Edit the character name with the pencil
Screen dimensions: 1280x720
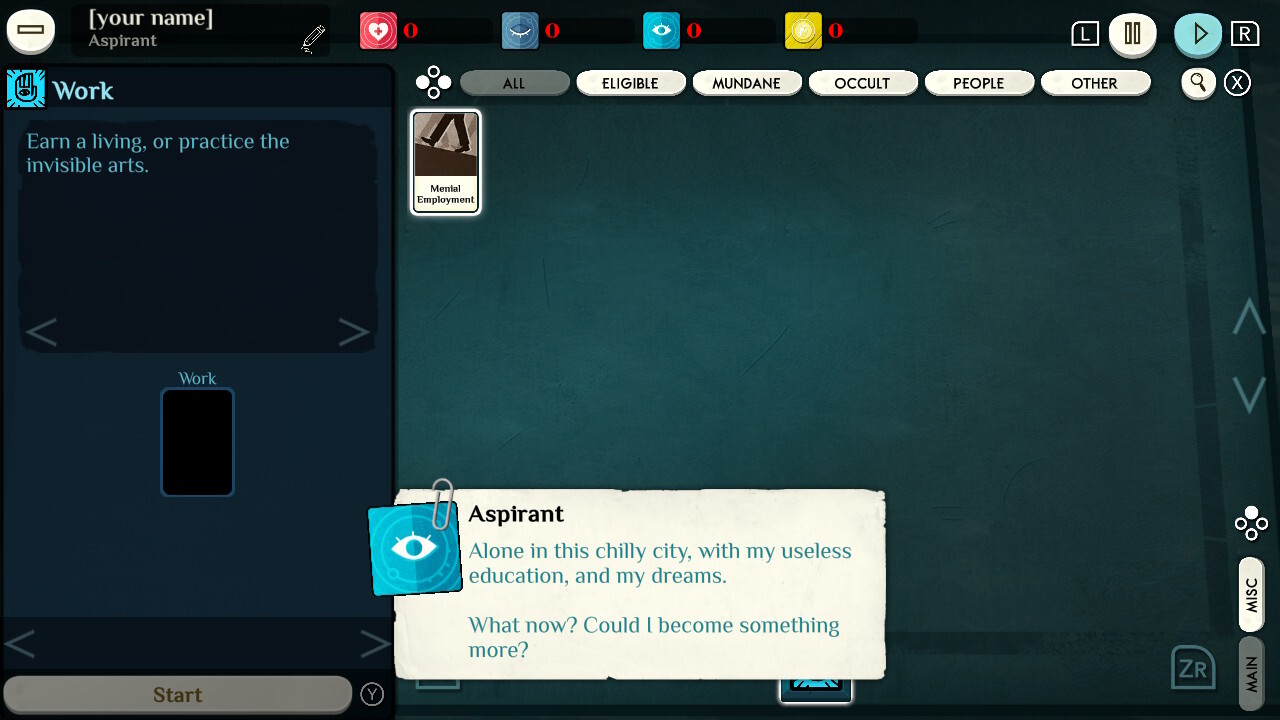tap(313, 39)
